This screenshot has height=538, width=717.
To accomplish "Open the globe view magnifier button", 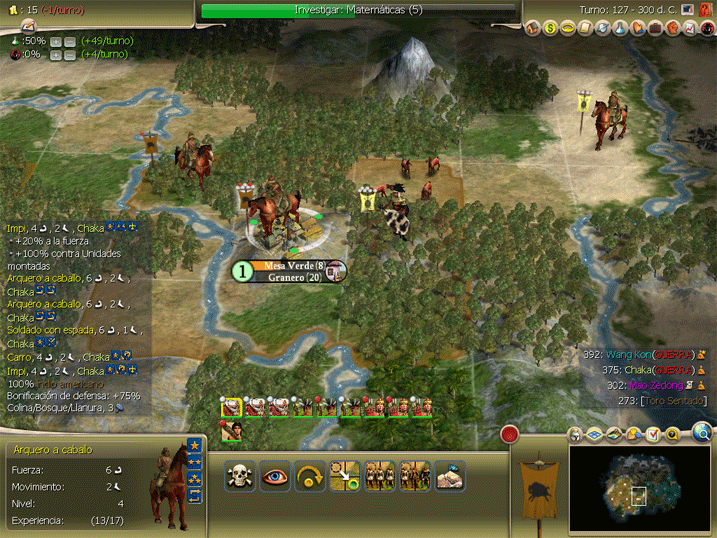I will pyautogui.click(x=703, y=433).
